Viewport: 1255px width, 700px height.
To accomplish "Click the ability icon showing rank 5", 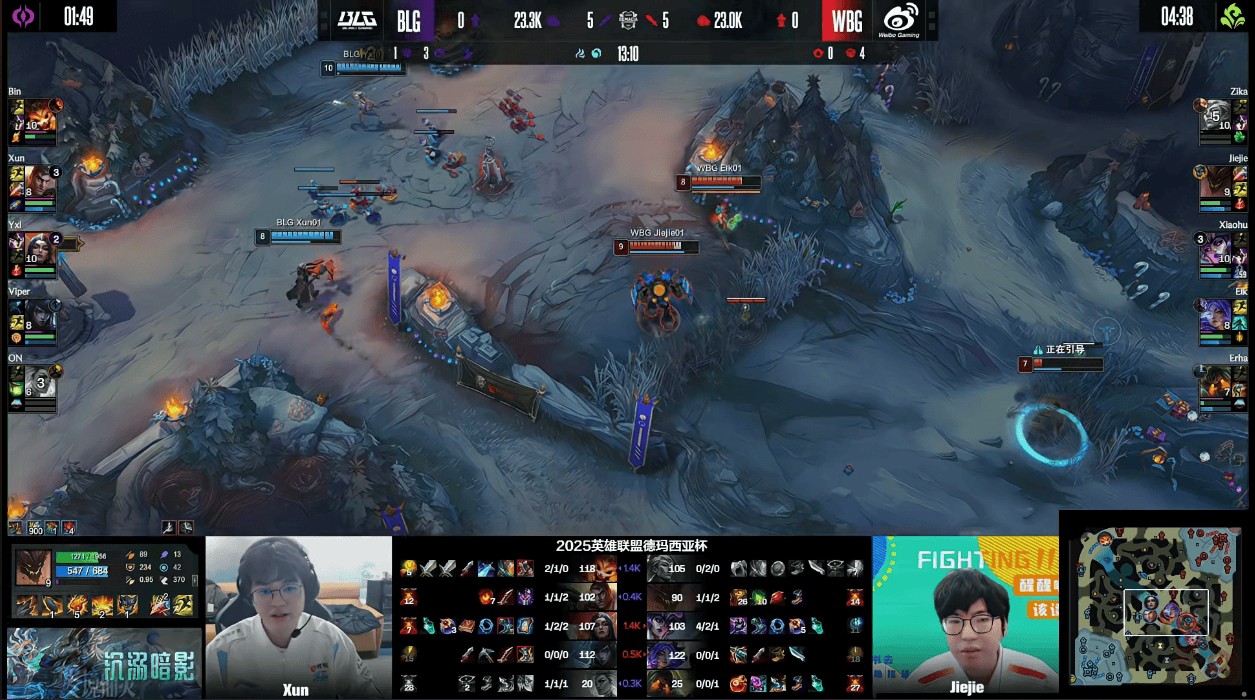I will 78,604.
